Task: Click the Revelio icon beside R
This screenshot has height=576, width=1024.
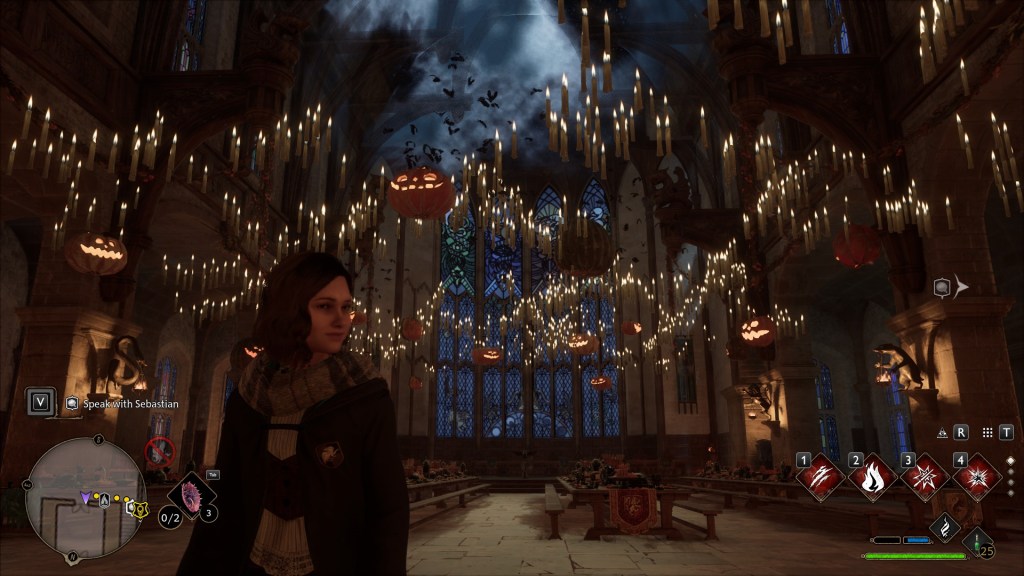Action: (942, 433)
